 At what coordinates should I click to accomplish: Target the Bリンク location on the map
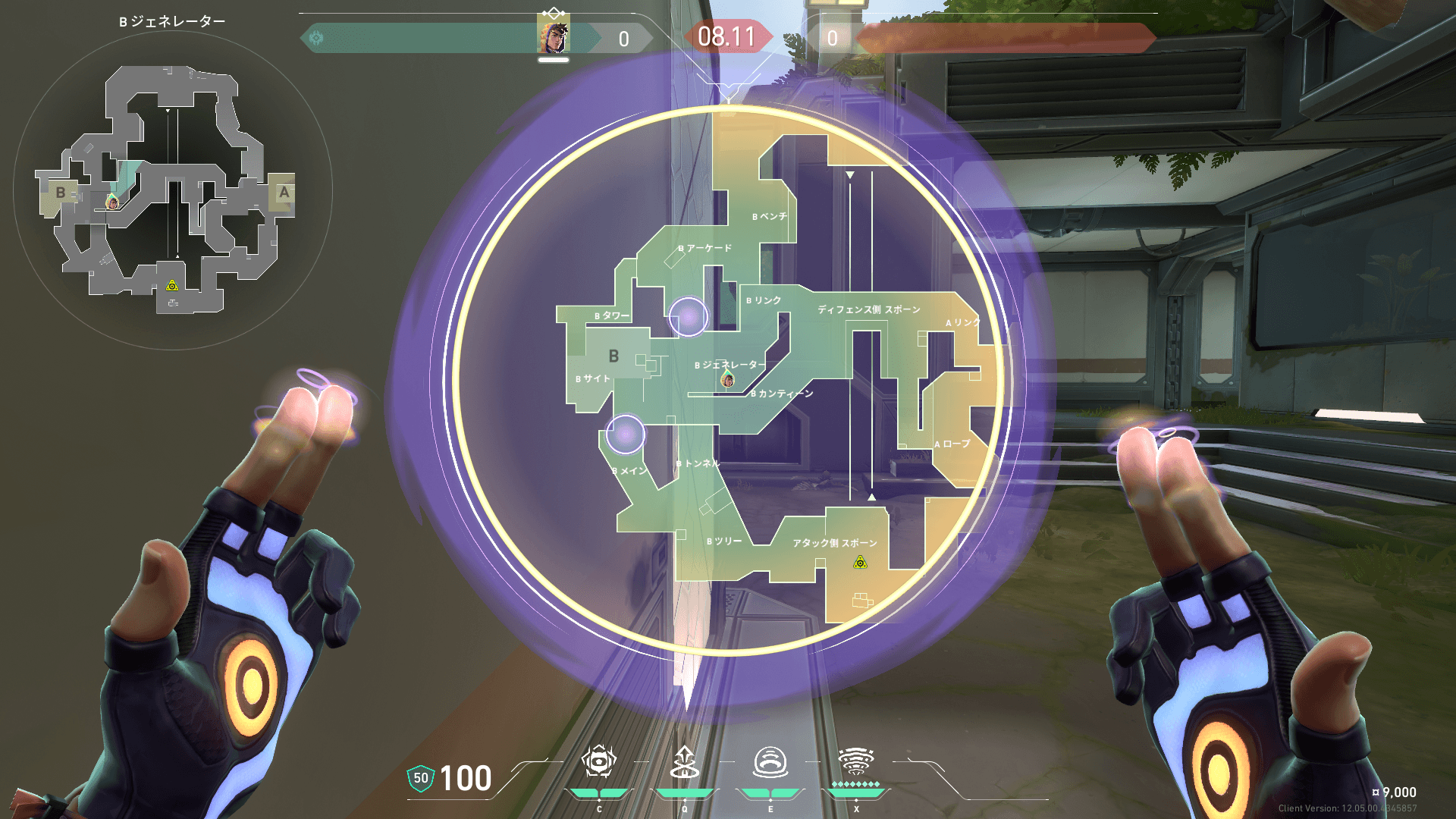(764, 300)
